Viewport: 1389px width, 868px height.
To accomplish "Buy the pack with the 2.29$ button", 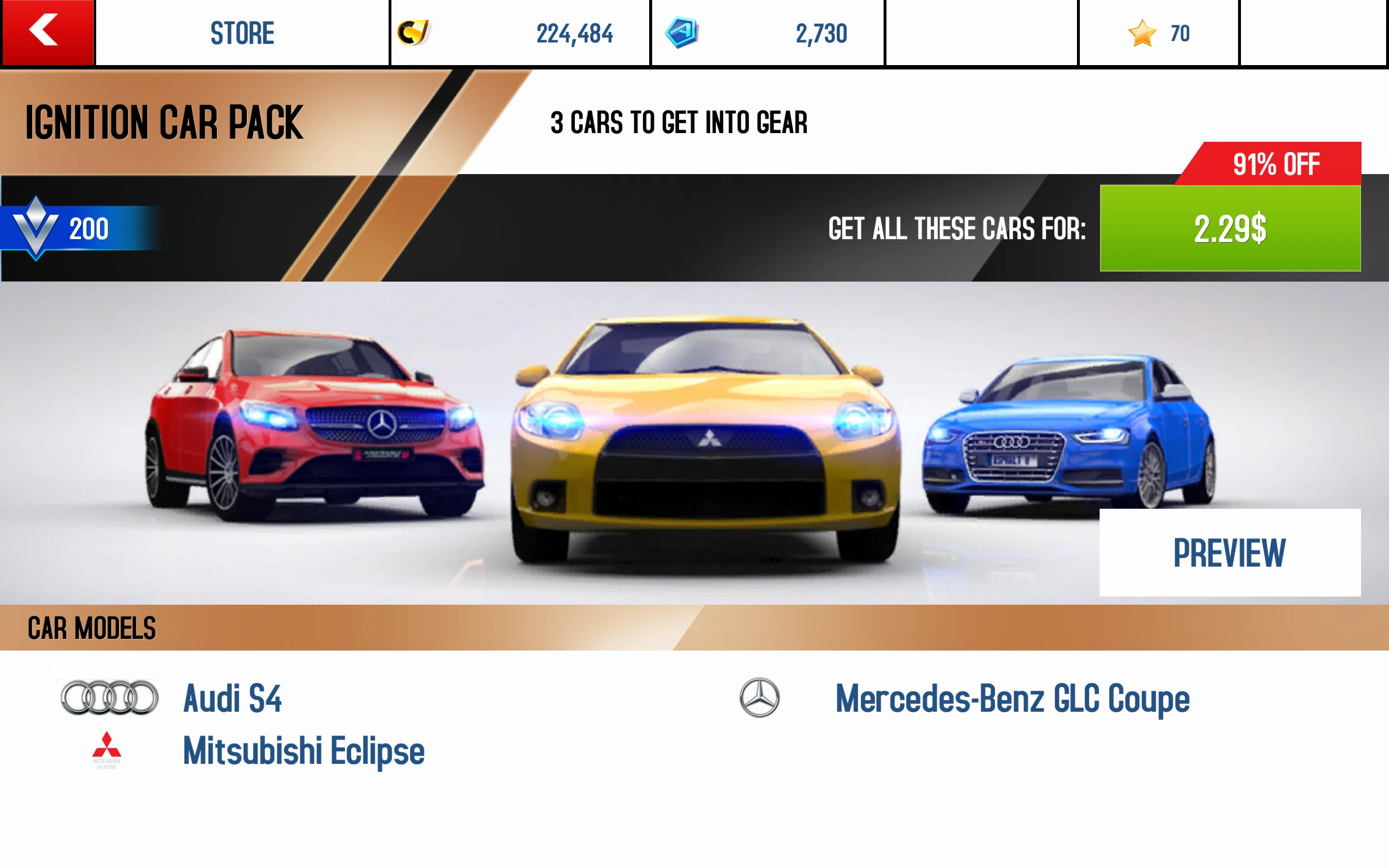I will (1229, 229).
